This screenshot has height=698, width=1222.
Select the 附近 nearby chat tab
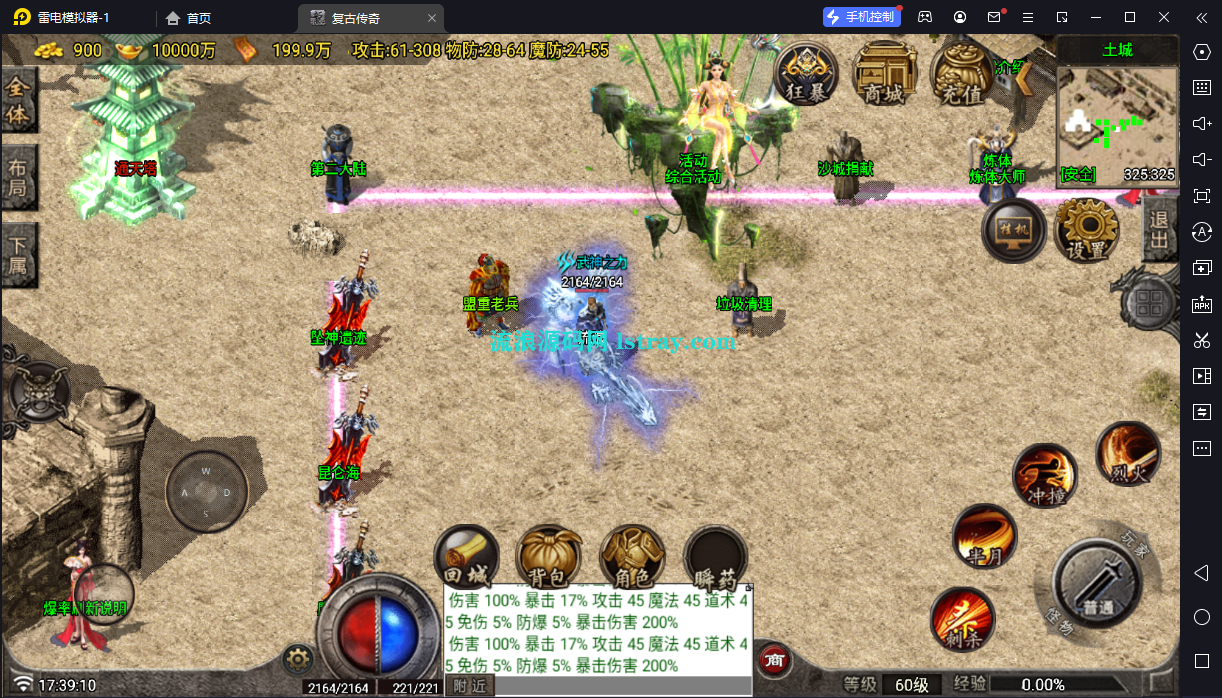pos(469,686)
